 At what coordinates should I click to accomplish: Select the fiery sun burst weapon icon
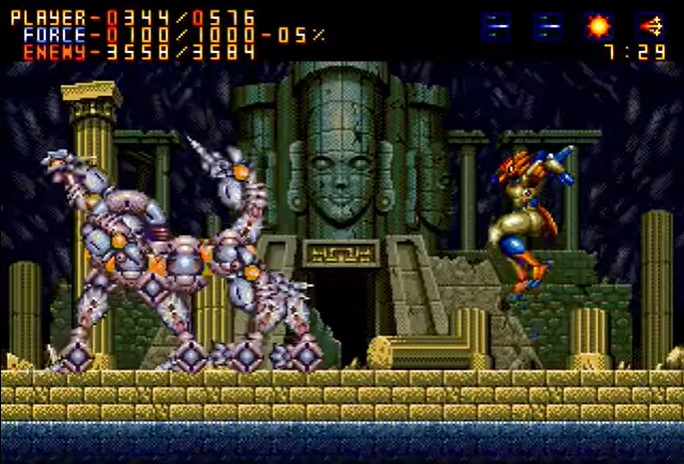pyautogui.click(x=599, y=26)
